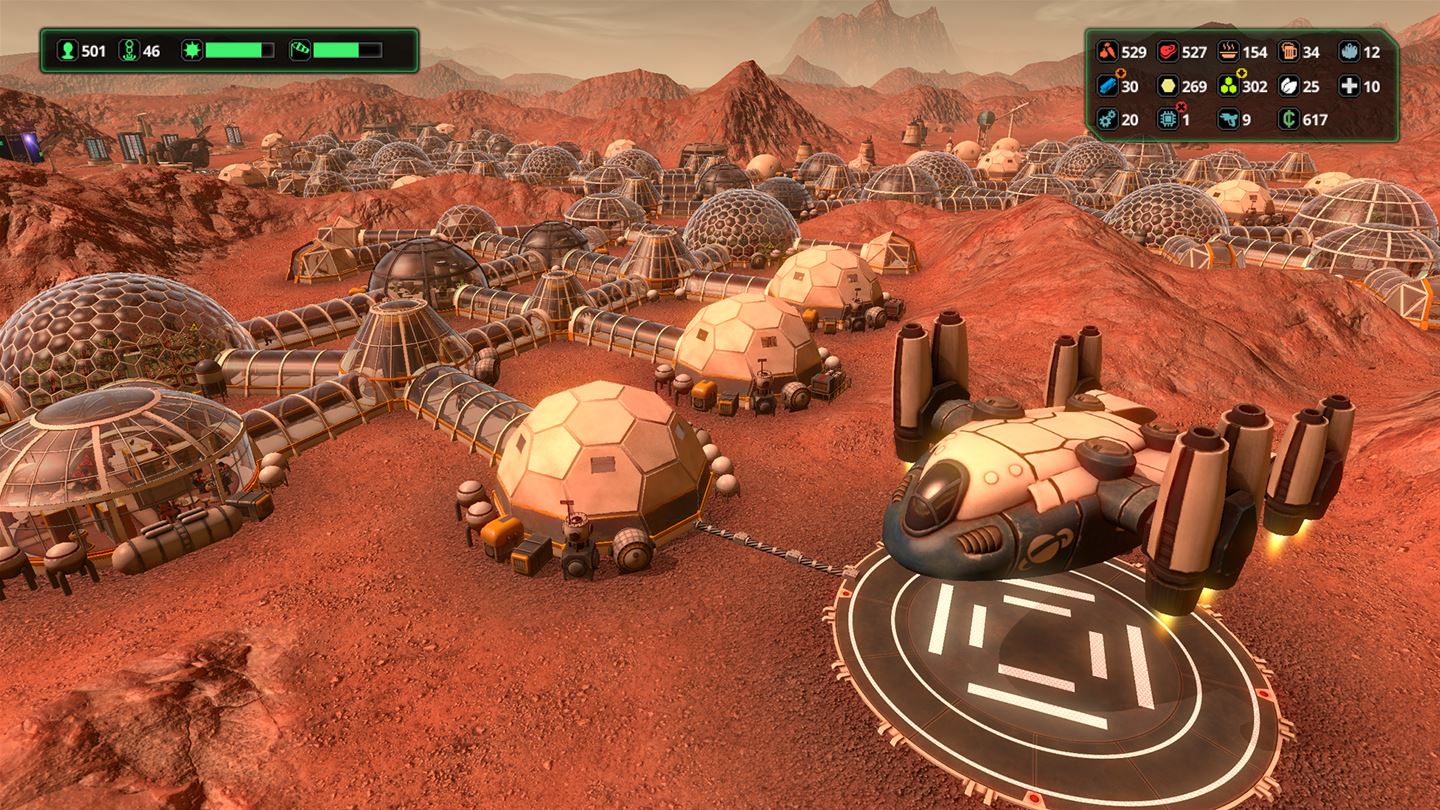Select the meat resource icon with count 527
This screenshot has width=1440, height=810.
1167,52
